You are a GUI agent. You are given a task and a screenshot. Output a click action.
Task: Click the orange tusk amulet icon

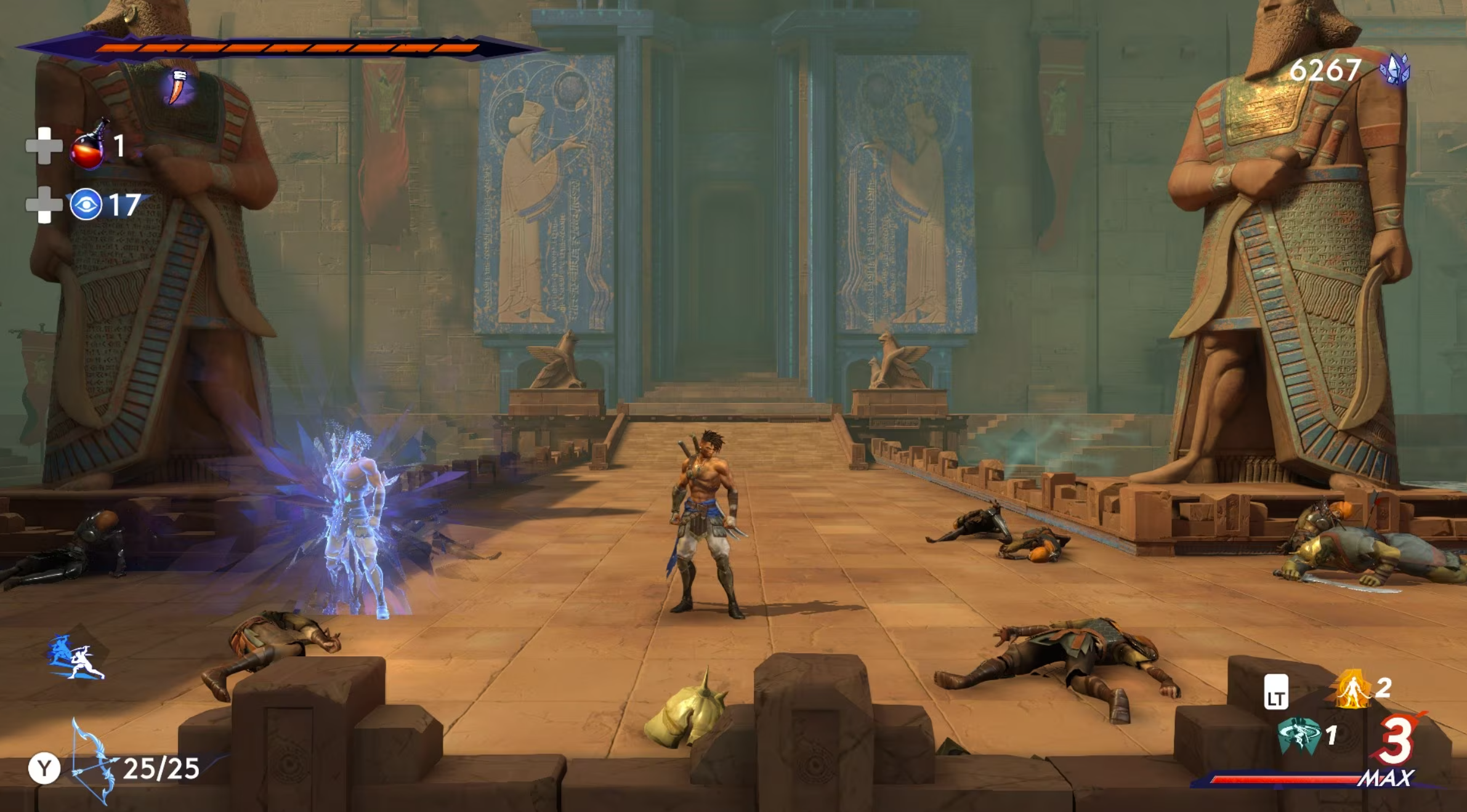[179, 87]
